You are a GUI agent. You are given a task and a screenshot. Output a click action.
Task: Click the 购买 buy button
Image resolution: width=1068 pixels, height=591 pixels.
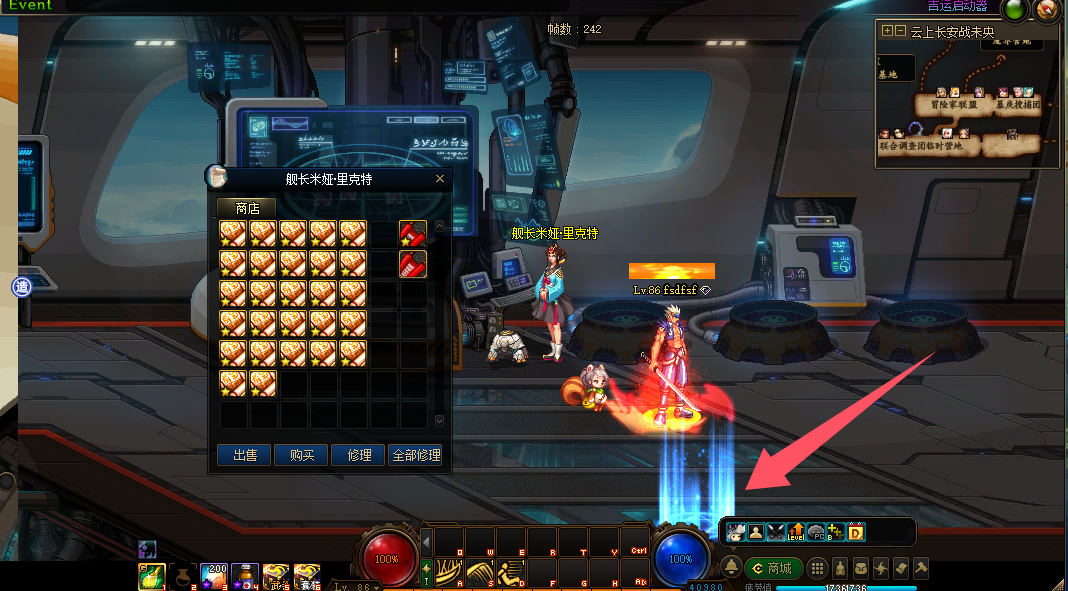(302, 455)
